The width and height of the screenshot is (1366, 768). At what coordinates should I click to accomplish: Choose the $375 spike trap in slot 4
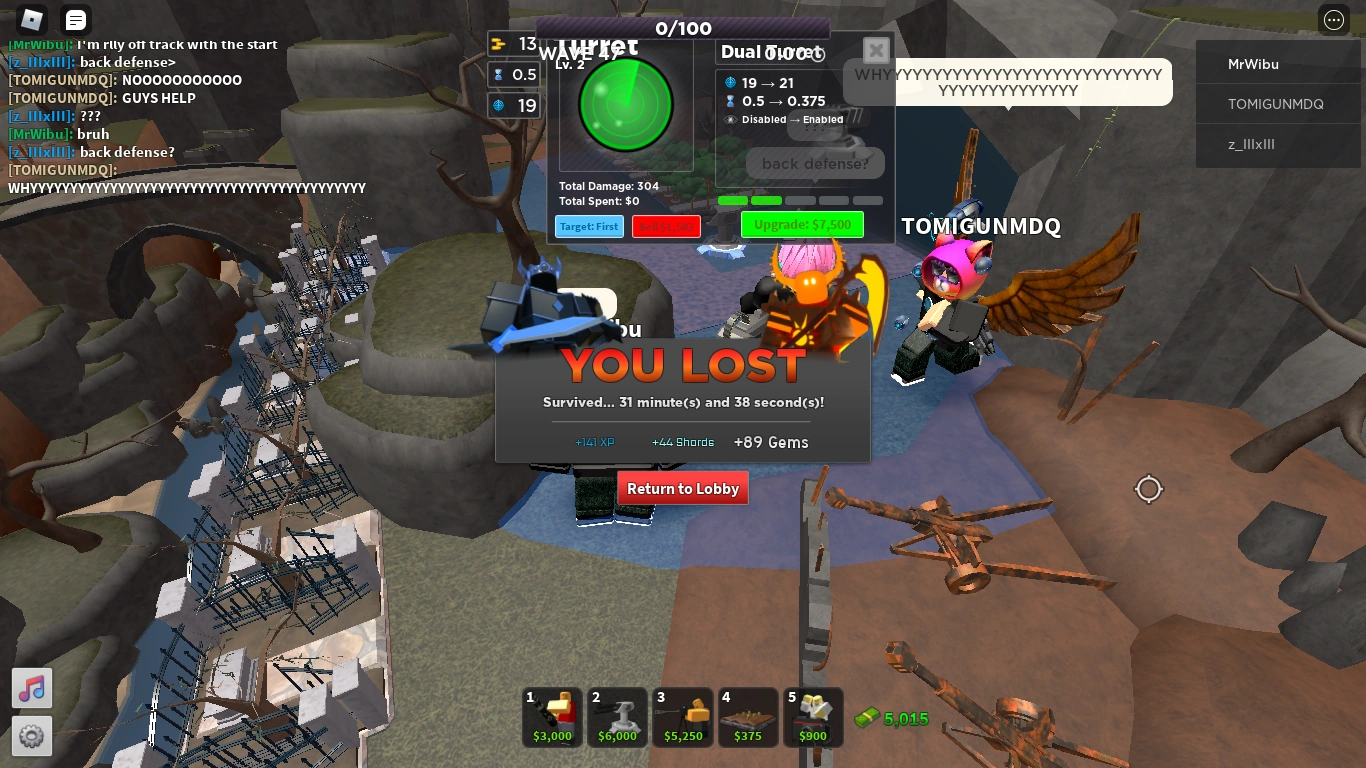tap(747, 716)
